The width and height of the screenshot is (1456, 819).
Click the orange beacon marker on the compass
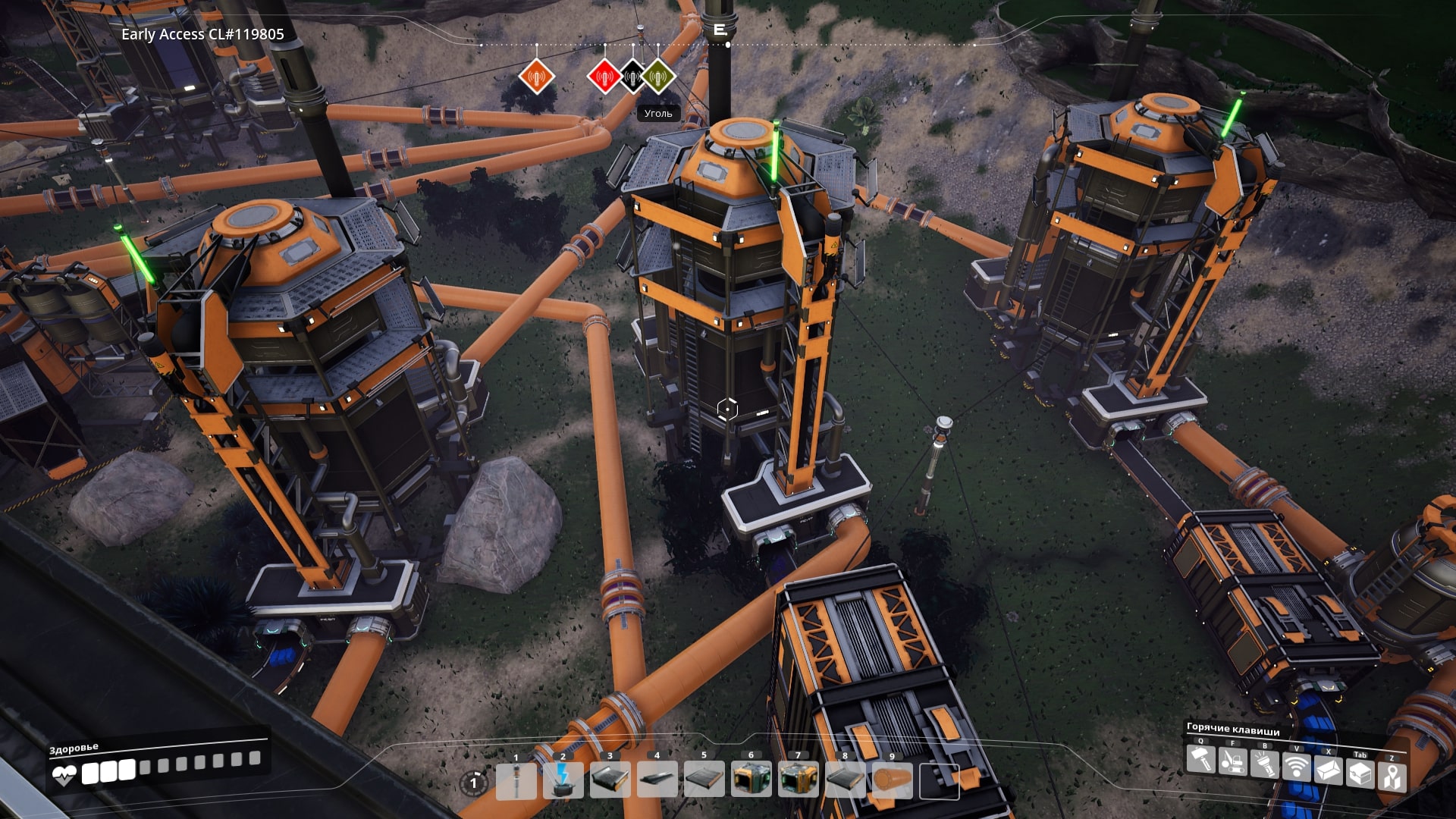537,77
